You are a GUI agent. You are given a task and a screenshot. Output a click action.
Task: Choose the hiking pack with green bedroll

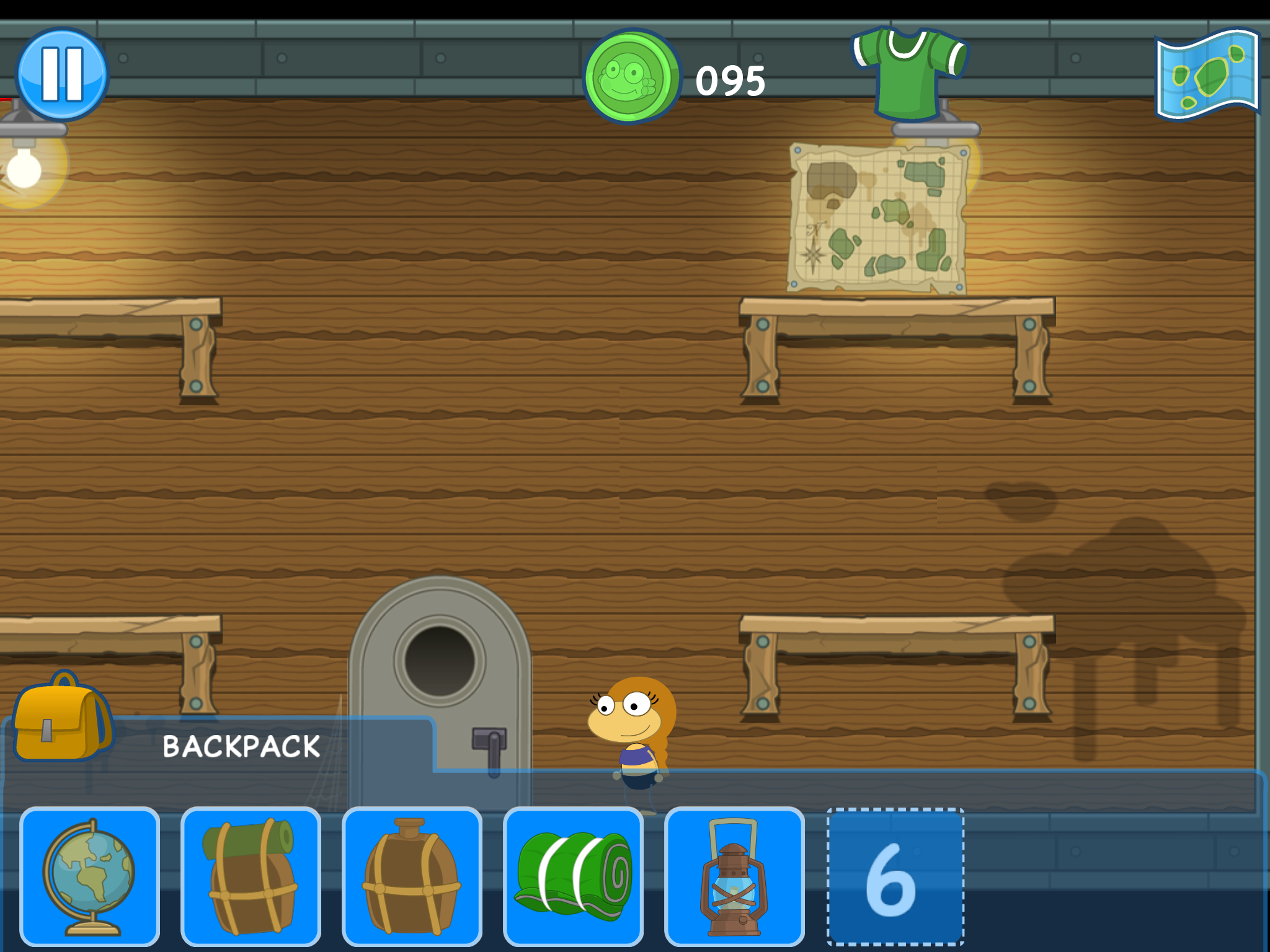(x=251, y=876)
